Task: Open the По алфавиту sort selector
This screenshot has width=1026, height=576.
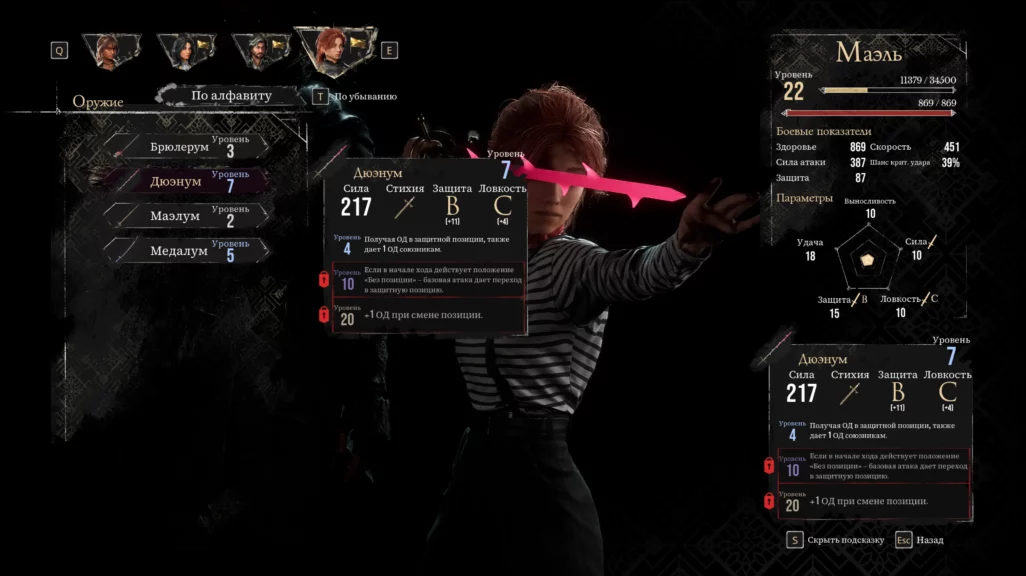Action: 231,96
